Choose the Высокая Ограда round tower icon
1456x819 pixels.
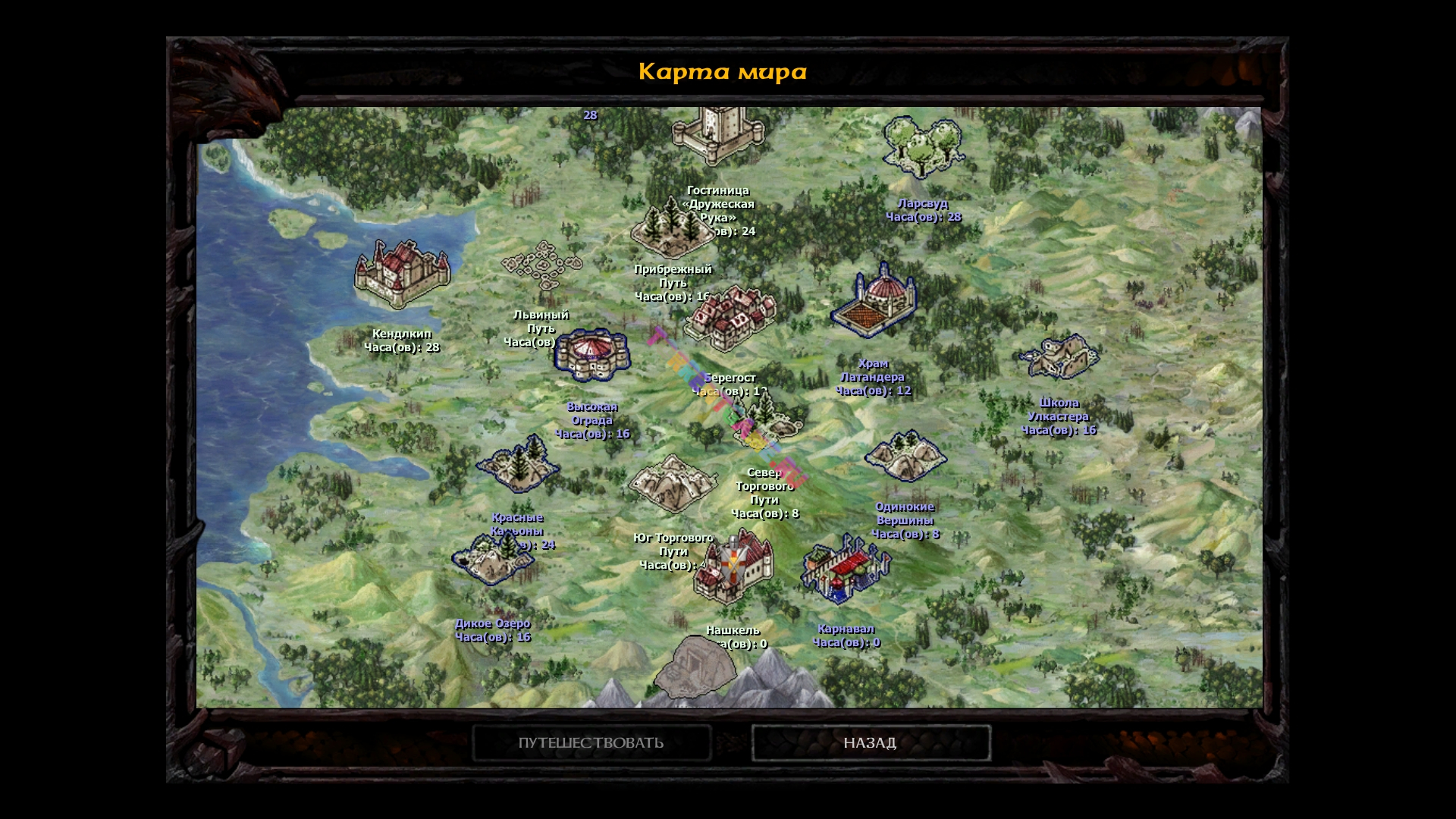coord(591,355)
